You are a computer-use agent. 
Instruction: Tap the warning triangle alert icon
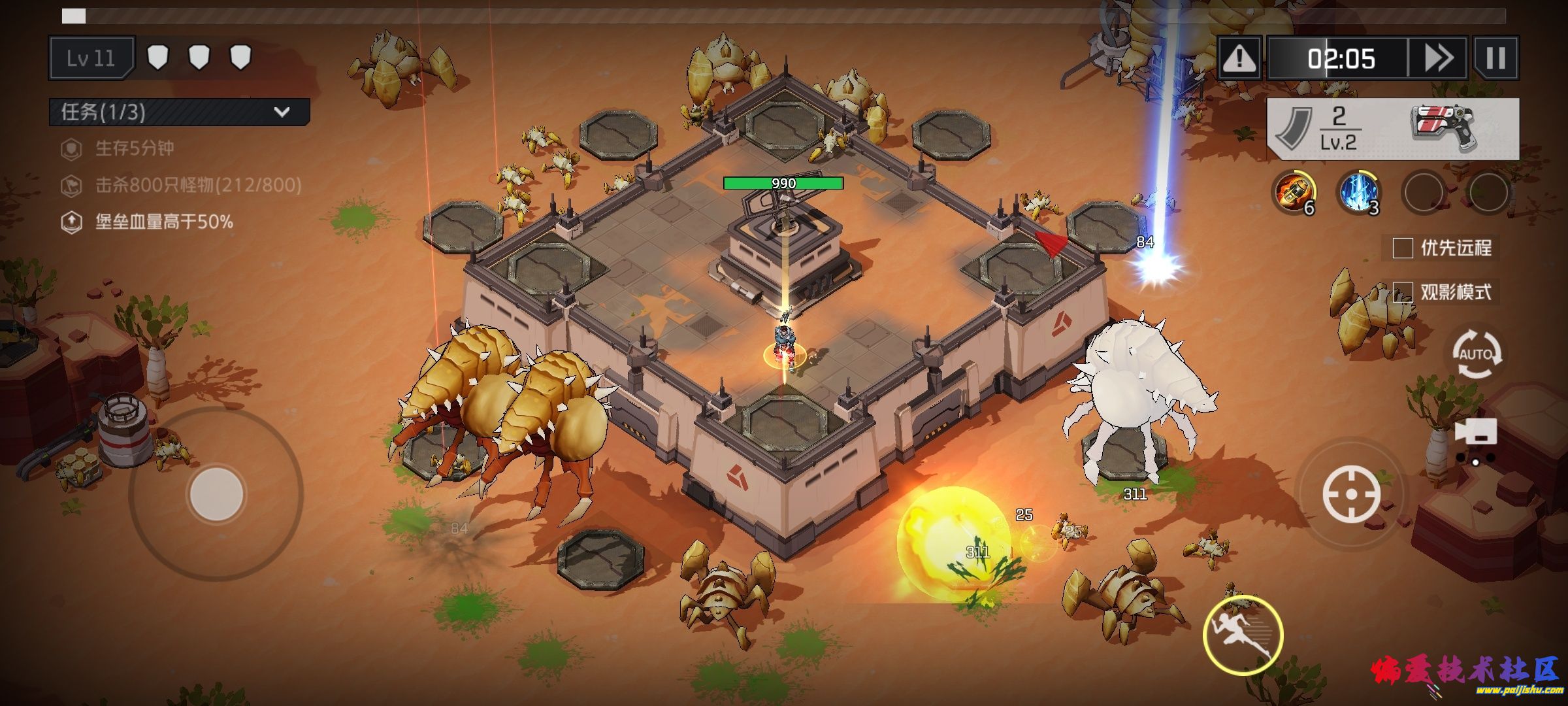click(x=1239, y=59)
